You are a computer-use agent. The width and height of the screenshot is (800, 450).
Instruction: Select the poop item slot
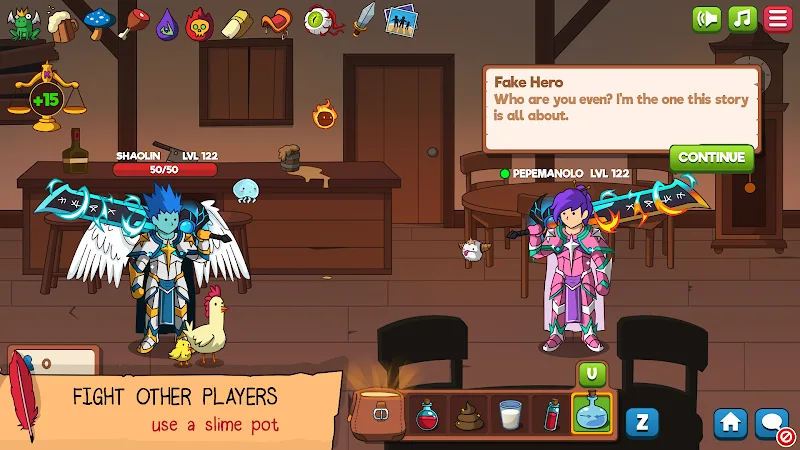coord(468,413)
